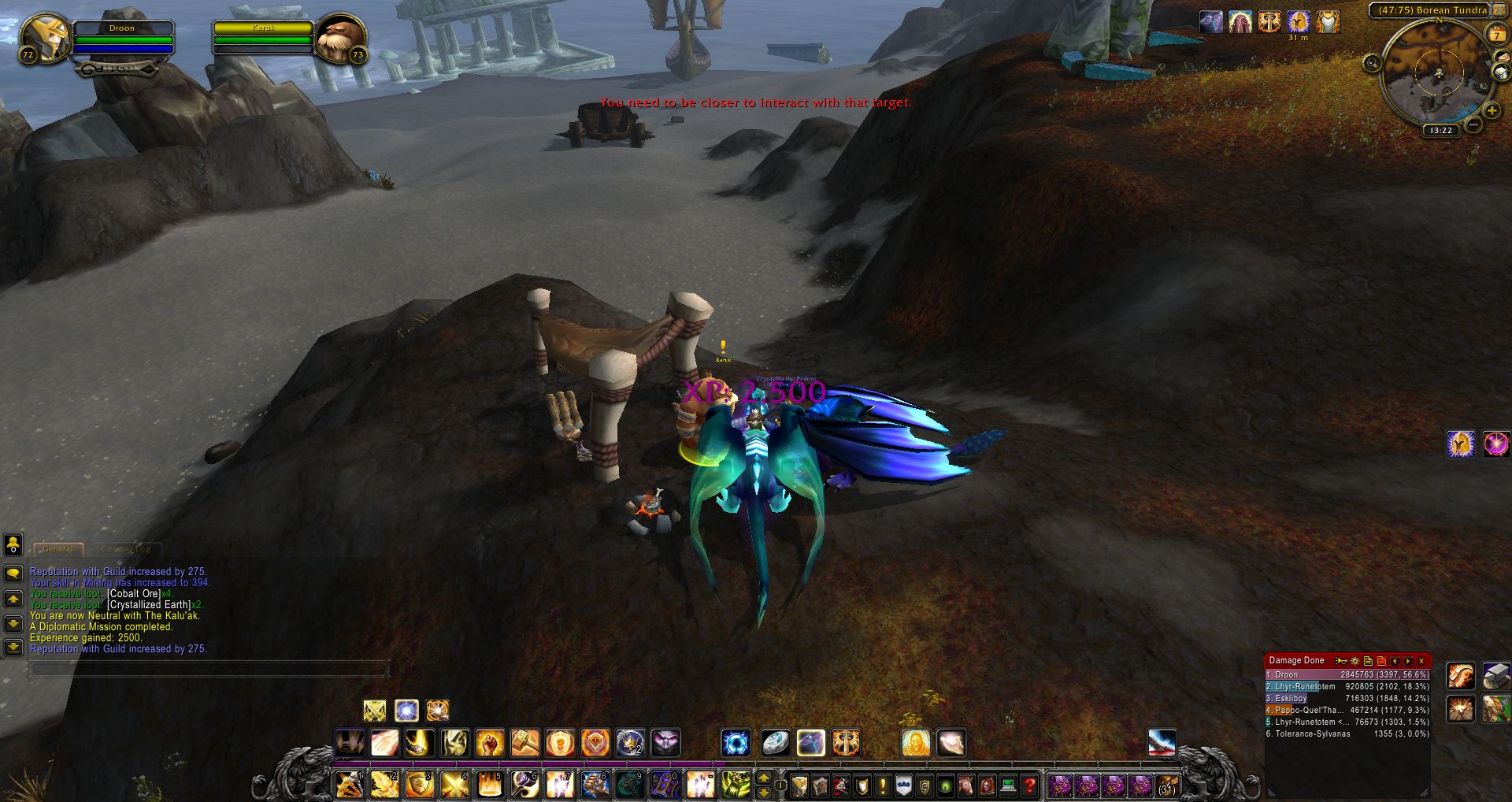This screenshot has width=1512, height=802.
Task: Open the red question mark help button
Action: click(1028, 785)
